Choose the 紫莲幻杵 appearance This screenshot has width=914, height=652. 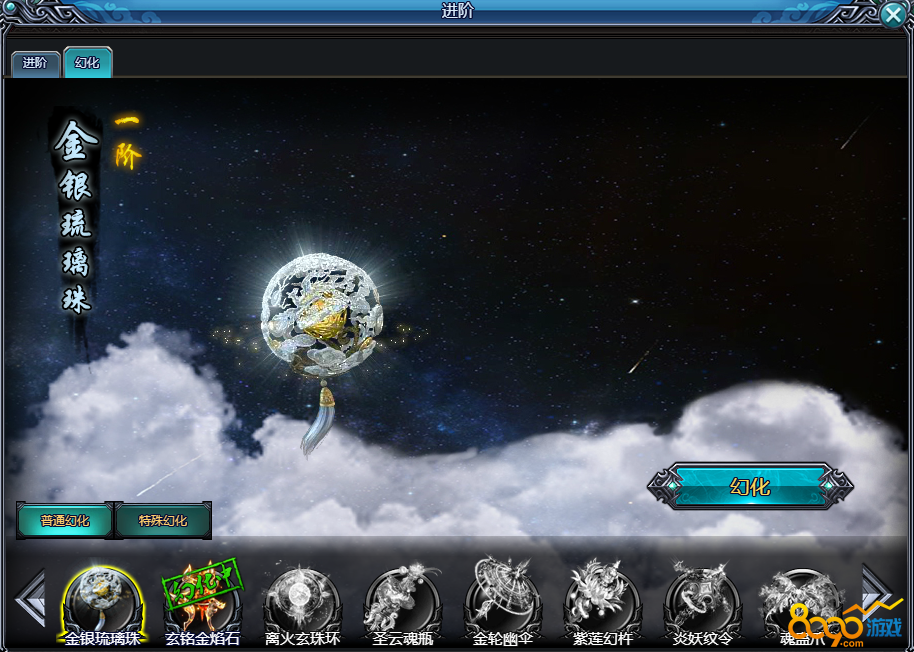click(602, 603)
